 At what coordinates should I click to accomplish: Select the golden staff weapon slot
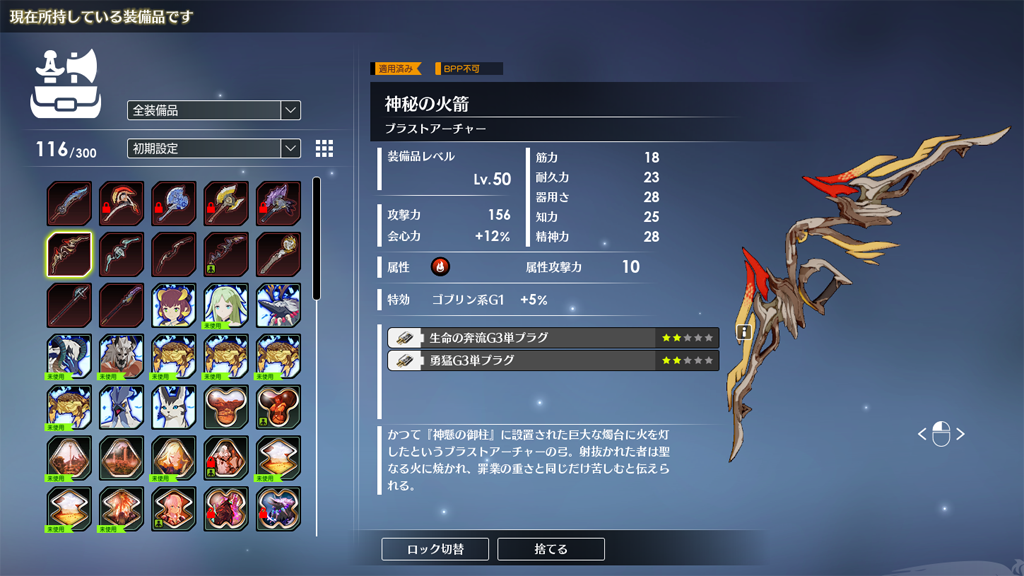pos(278,255)
